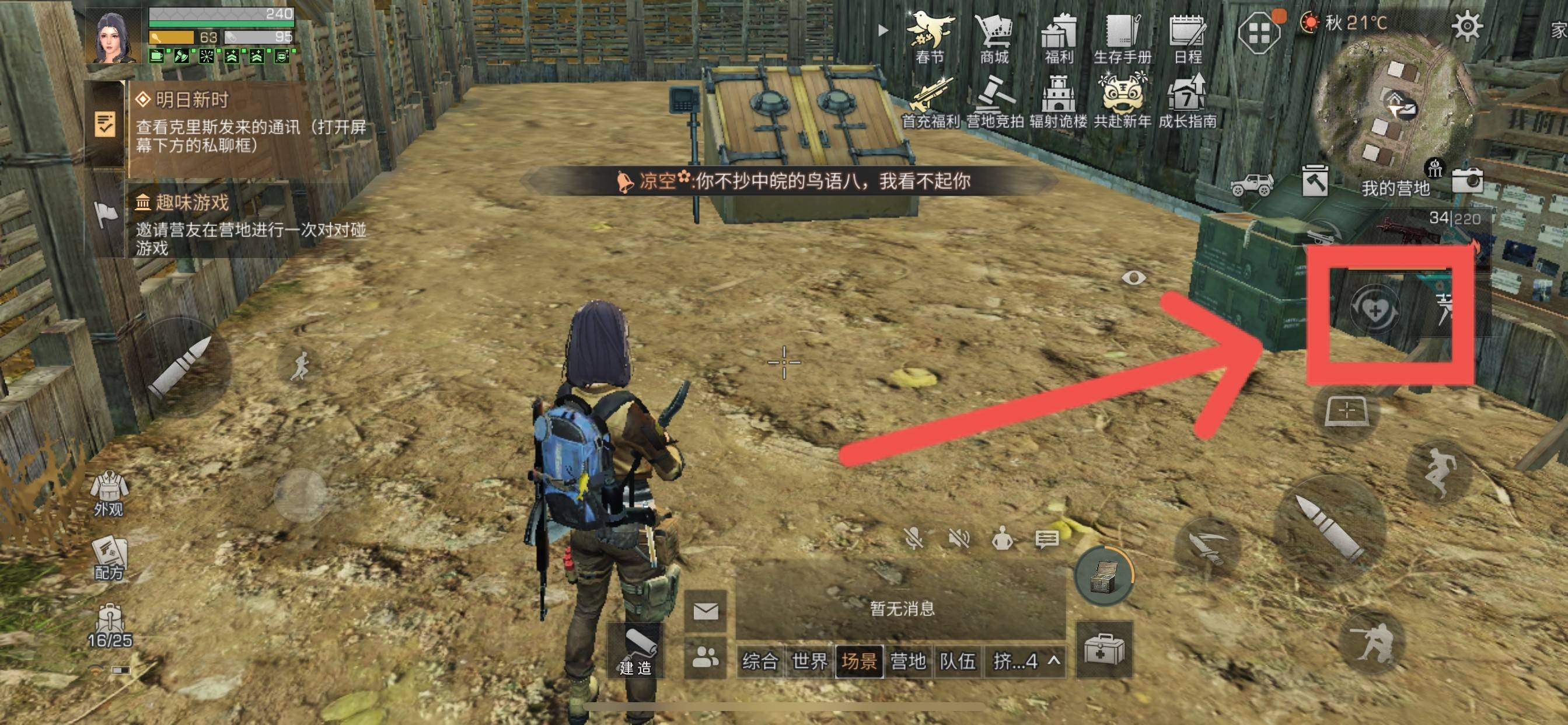Screen dimensions: 1568x725
Task: Open the 建造 build menu
Action: 636,651
